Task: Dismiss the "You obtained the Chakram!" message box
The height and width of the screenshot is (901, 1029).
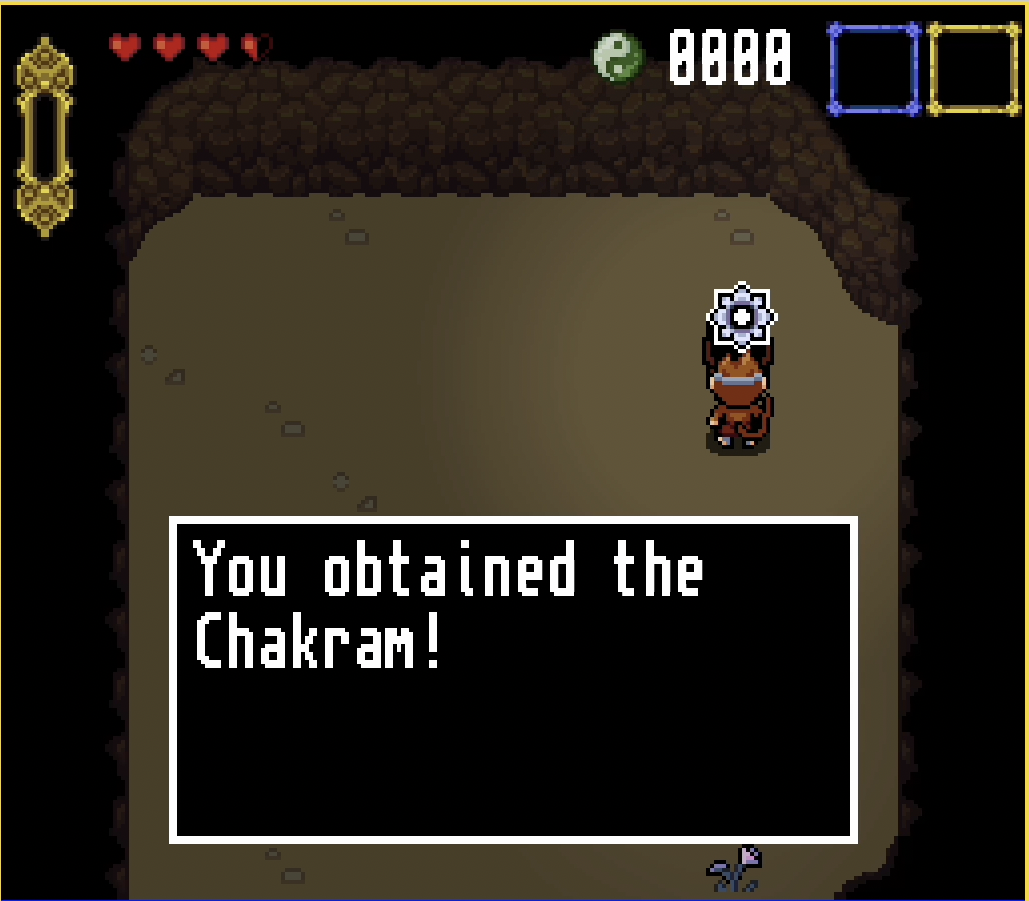Action: point(513,679)
